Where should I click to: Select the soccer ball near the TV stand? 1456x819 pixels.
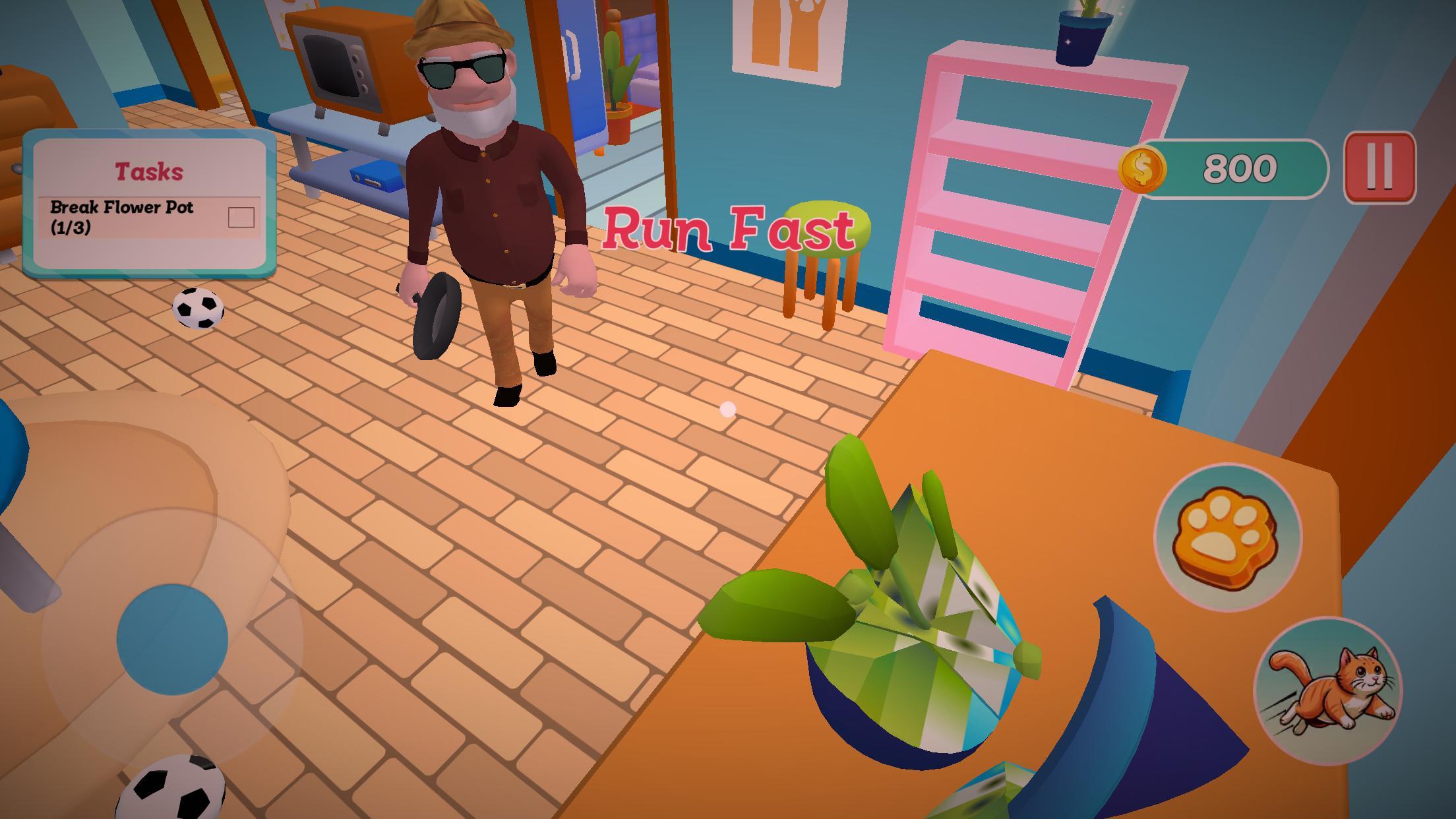point(198,310)
